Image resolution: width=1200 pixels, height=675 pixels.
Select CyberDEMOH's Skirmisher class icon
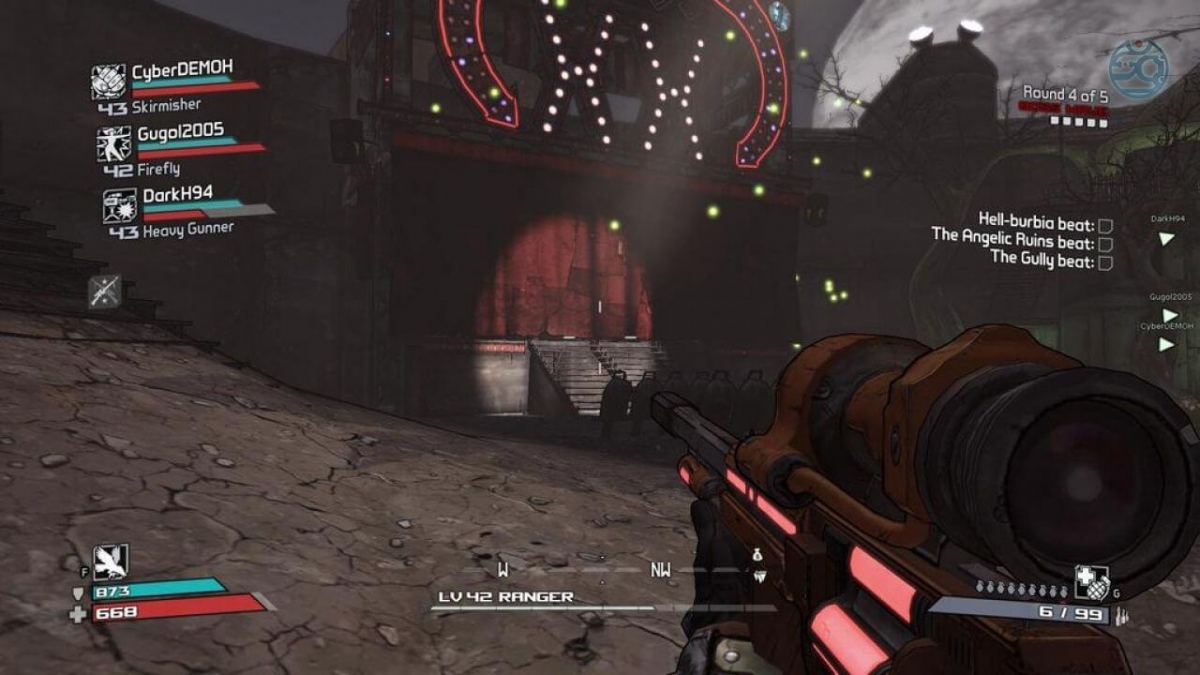[108, 82]
